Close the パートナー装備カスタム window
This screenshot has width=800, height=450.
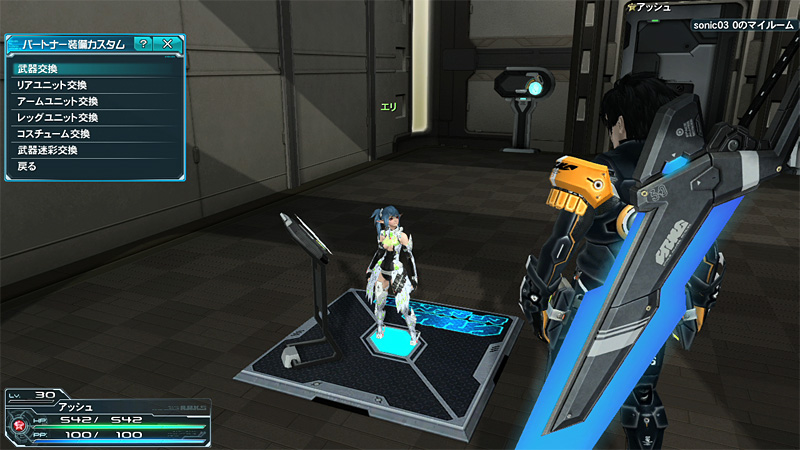pyautogui.click(x=167, y=44)
